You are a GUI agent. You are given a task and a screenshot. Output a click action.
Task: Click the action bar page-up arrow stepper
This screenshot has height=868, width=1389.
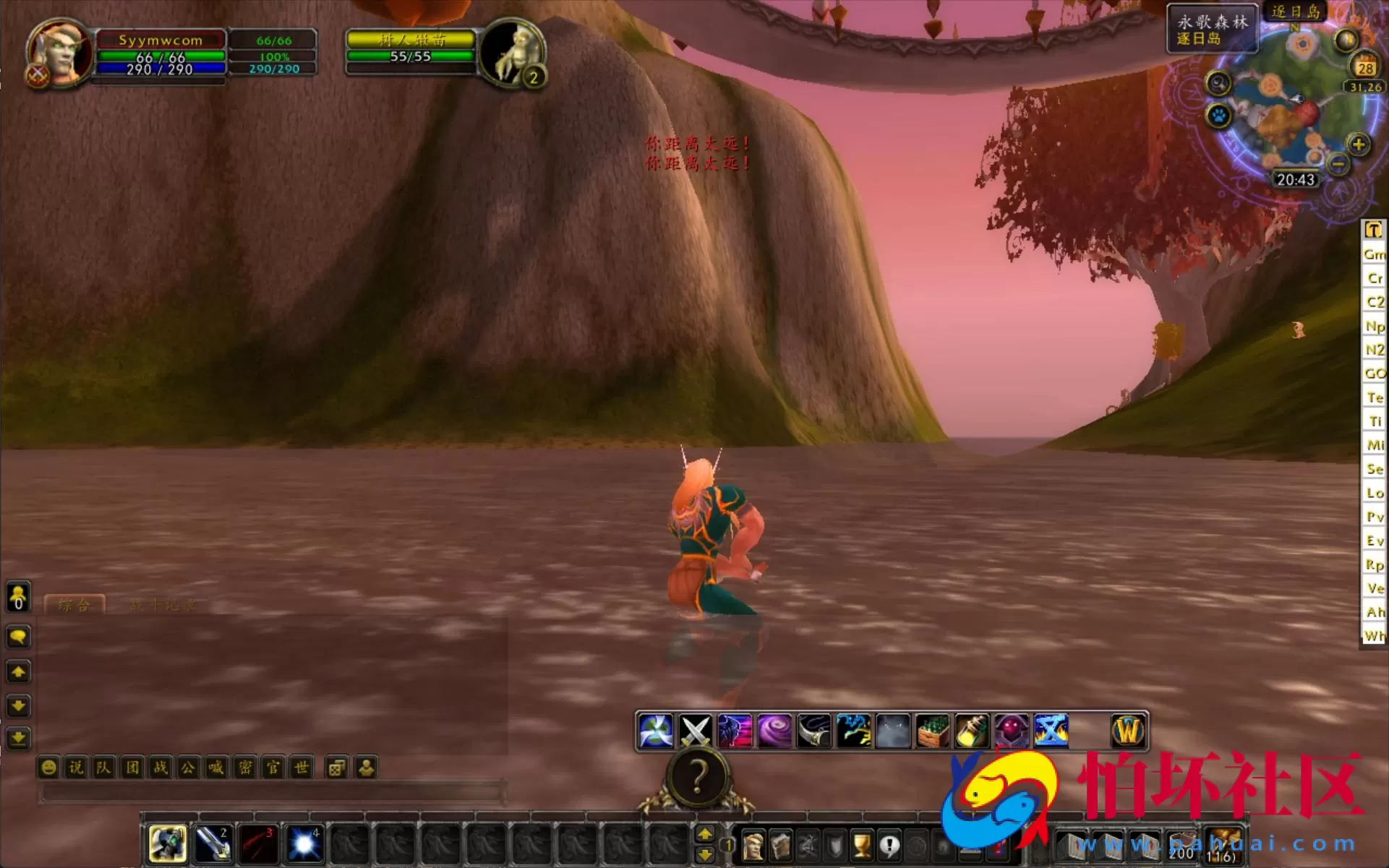[x=706, y=833]
